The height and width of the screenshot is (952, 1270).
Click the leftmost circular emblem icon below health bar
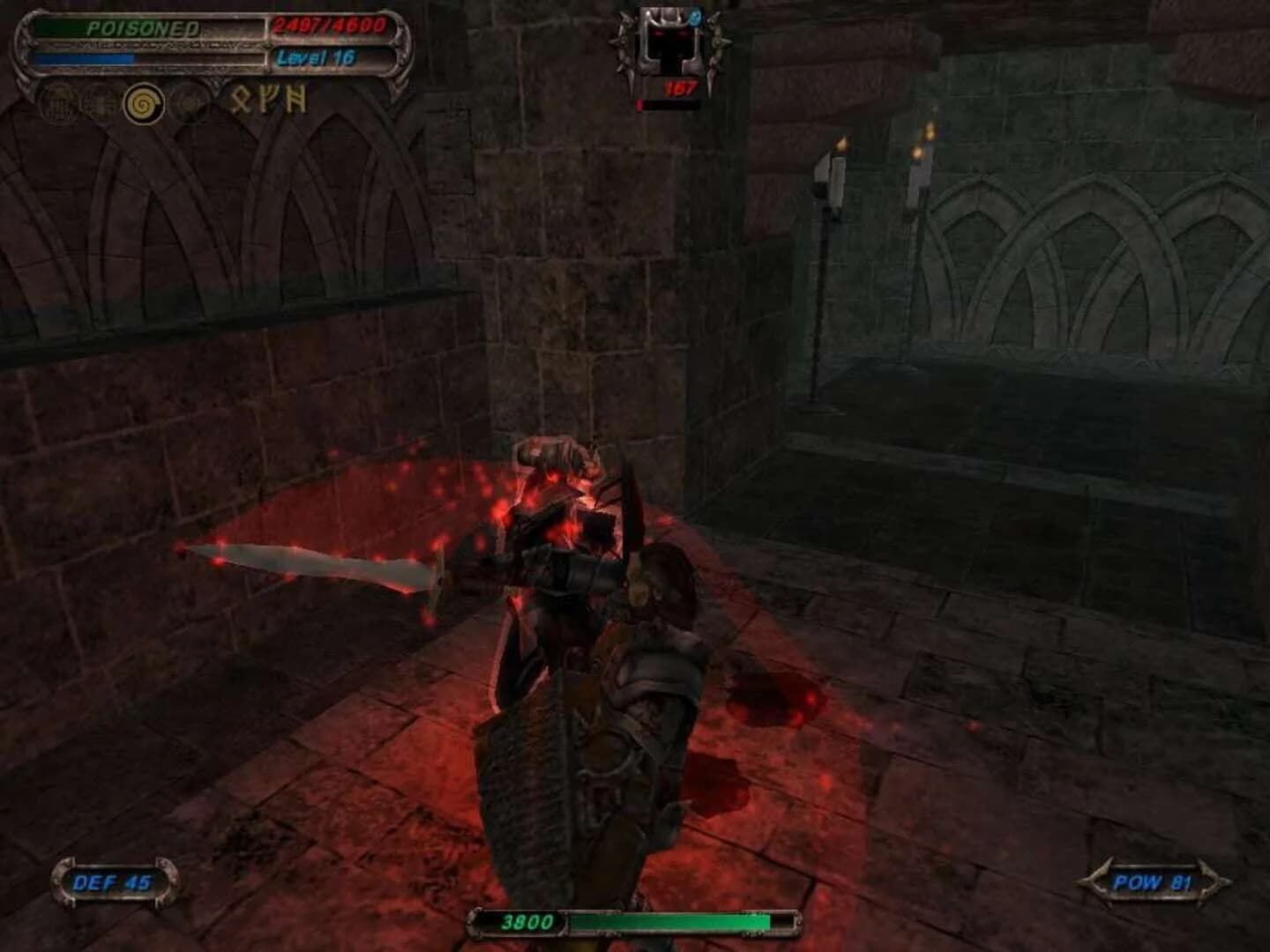tap(57, 101)
